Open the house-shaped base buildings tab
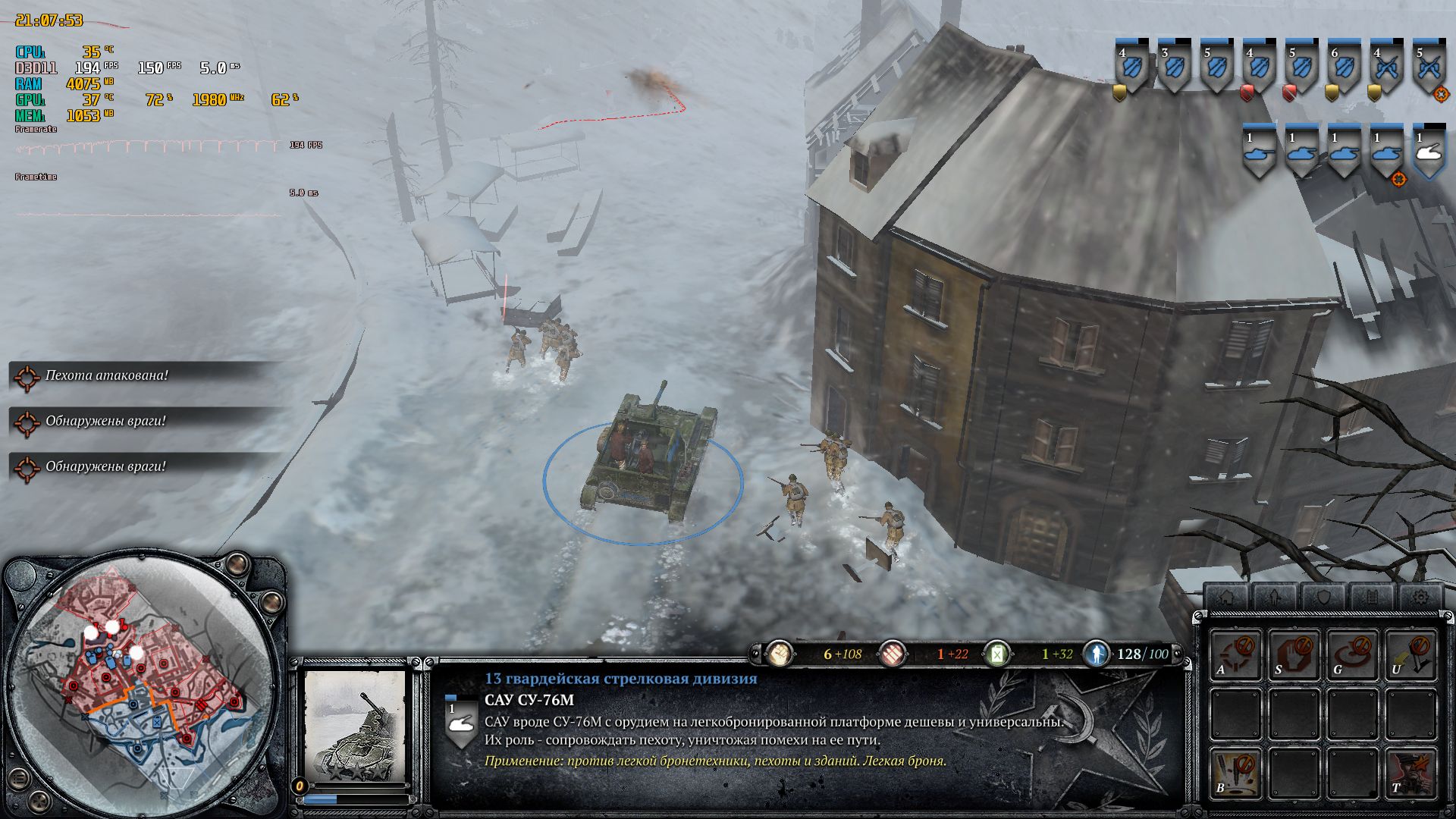The image size is (1456, 819). [x=1226, y=598]
